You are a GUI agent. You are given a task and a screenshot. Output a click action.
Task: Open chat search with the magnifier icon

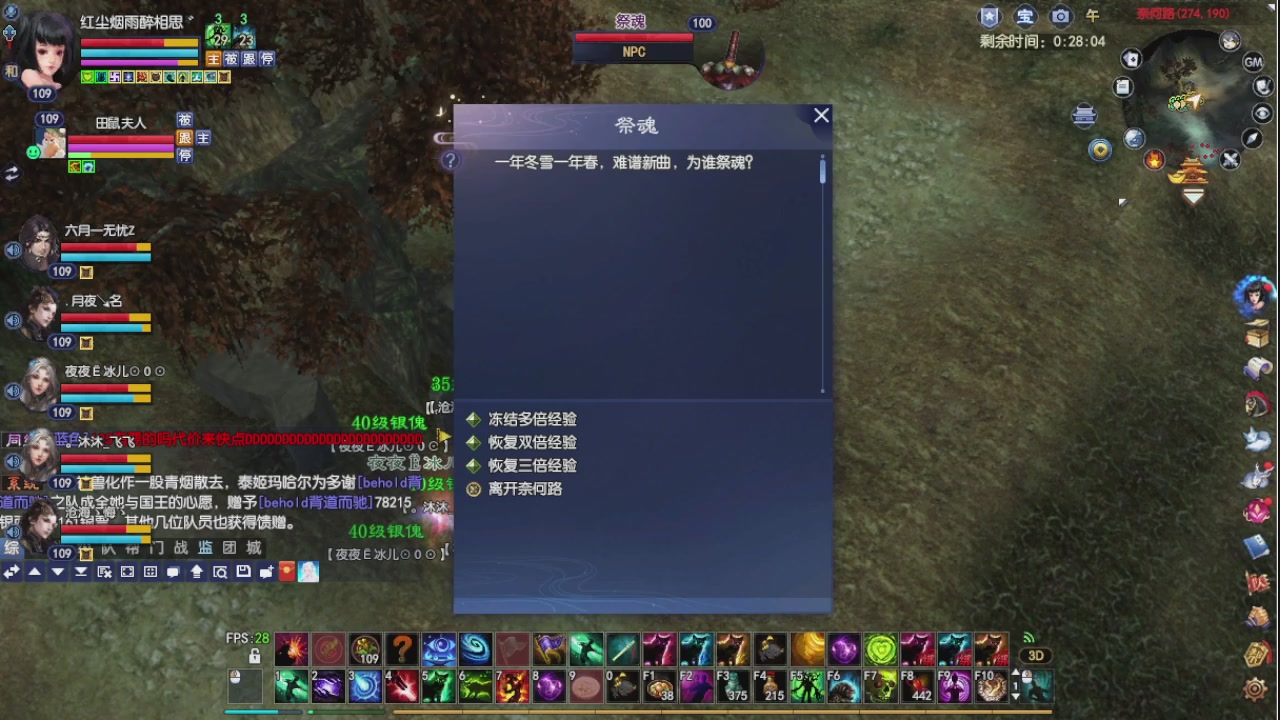[220, 571]
